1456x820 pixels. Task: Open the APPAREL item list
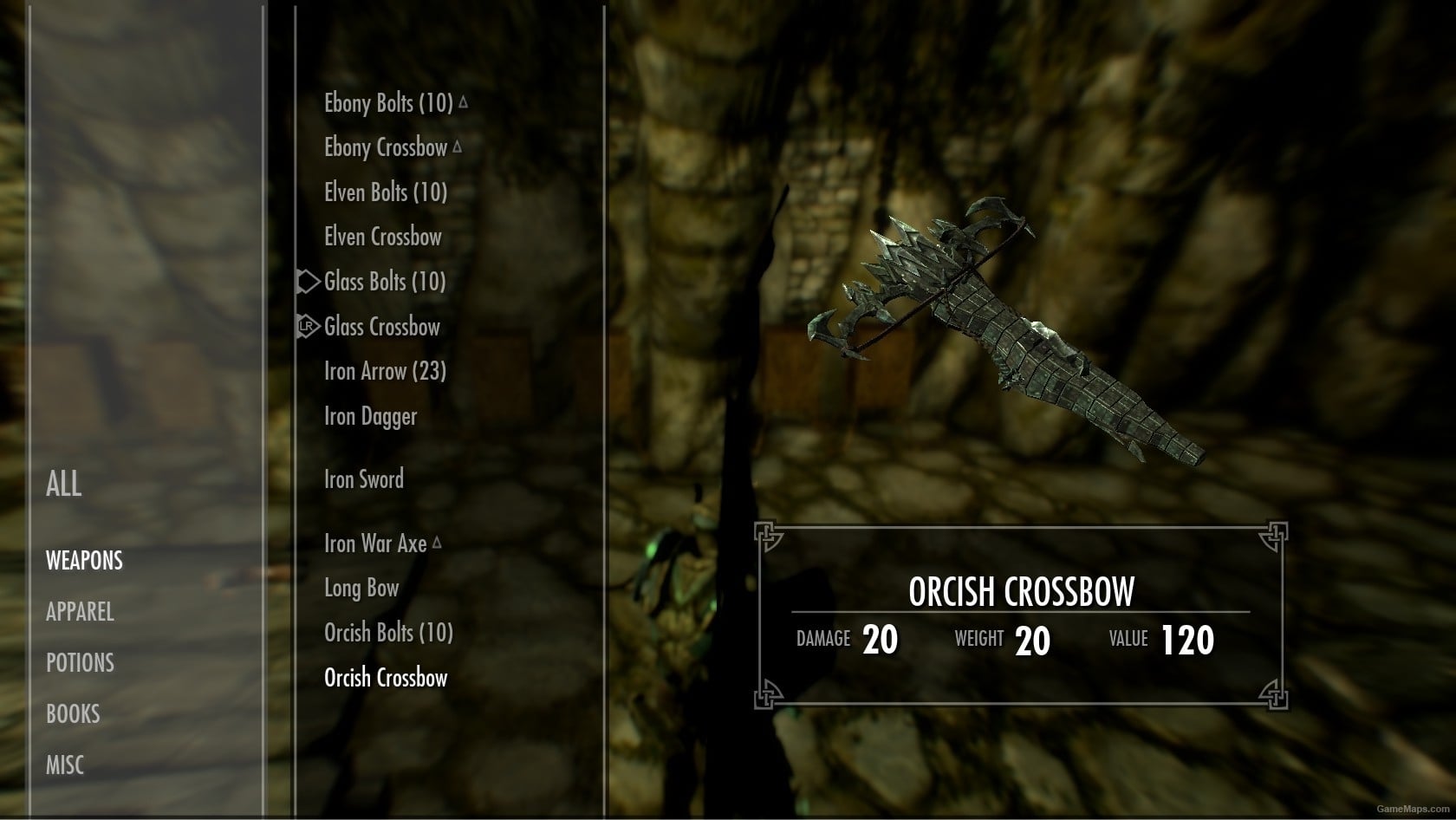coord(79,612)
